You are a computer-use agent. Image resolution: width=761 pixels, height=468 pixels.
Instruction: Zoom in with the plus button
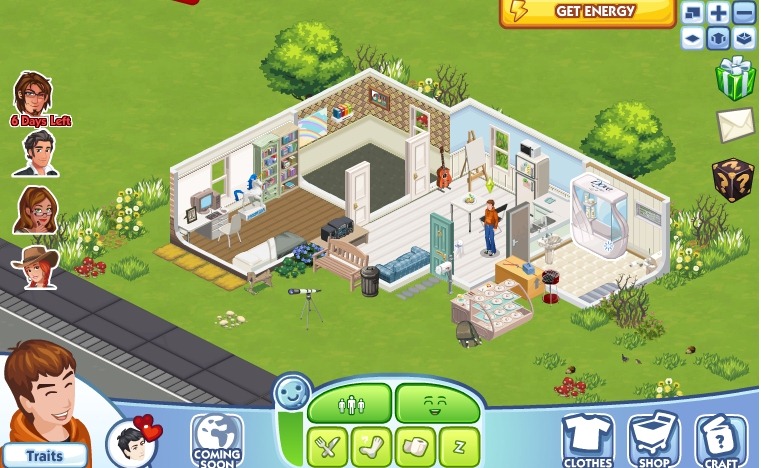click(718, 13)
